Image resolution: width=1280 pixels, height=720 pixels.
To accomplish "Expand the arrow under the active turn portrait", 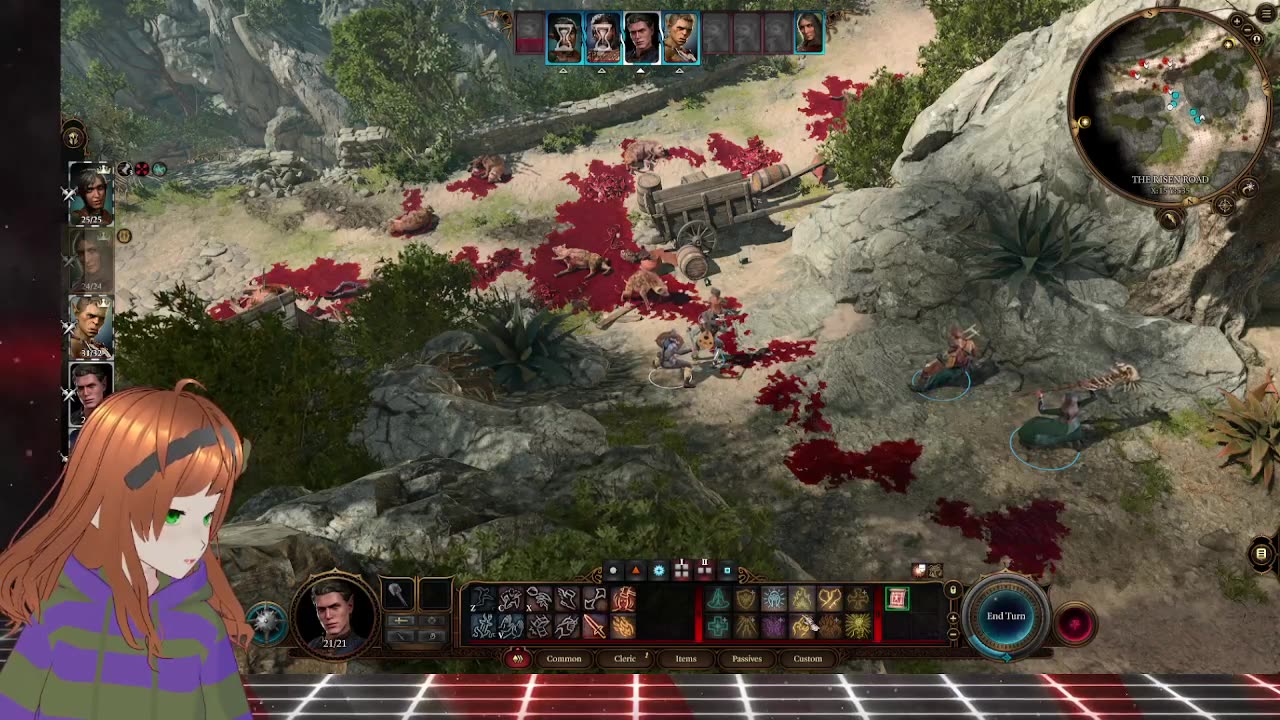I will tap(642, 71).
